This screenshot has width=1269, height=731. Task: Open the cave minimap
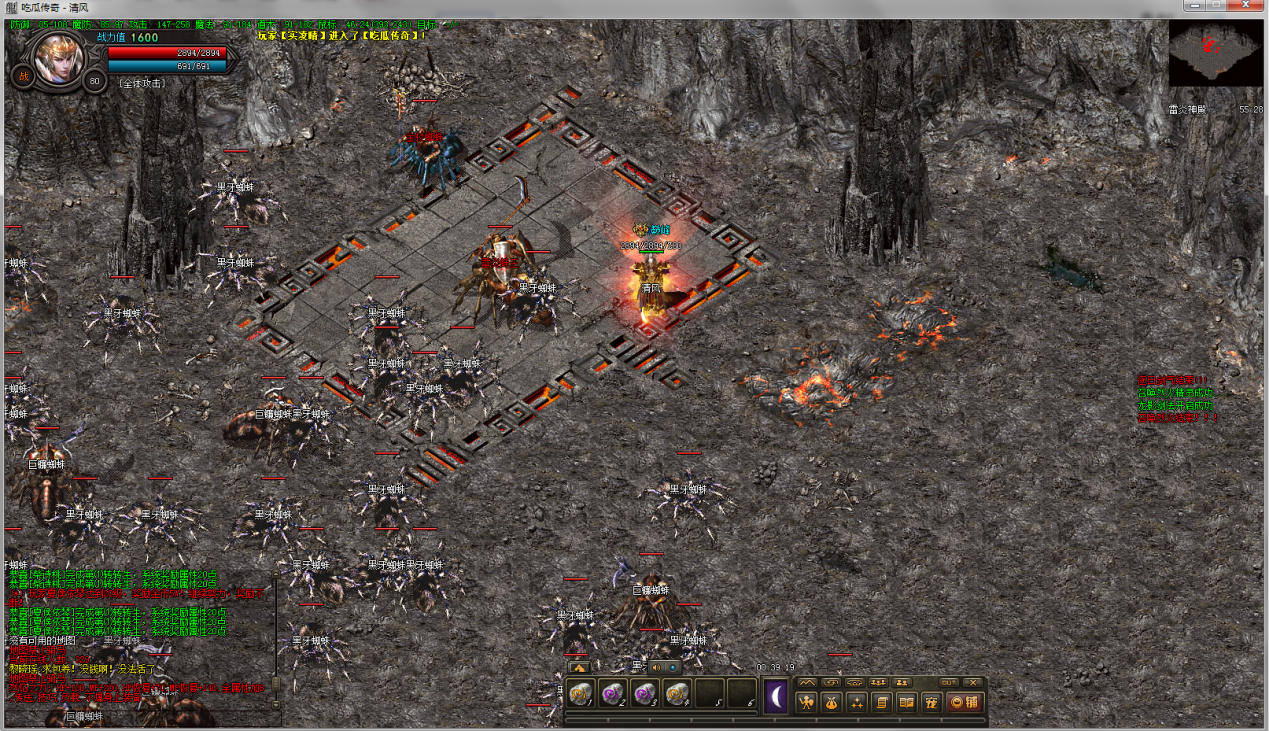pos(1215,54)
